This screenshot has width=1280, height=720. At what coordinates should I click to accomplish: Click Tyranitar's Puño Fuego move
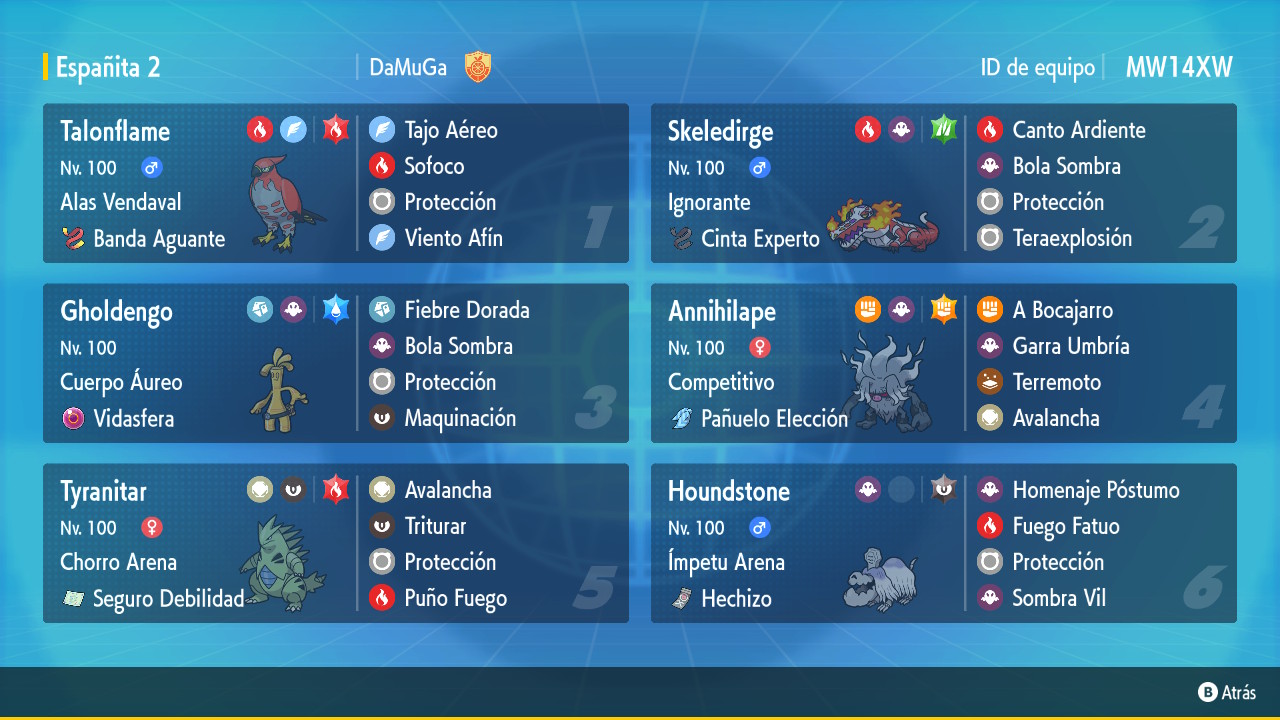coord(455,598)
